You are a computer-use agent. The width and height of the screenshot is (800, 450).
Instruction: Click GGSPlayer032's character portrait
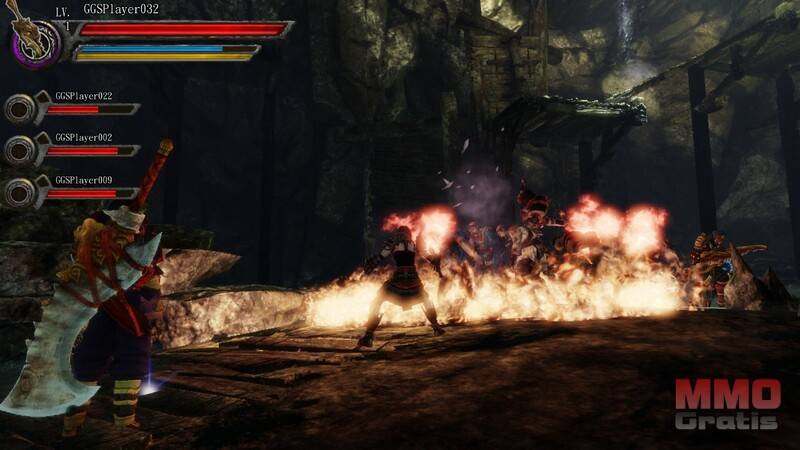point(33,44)
